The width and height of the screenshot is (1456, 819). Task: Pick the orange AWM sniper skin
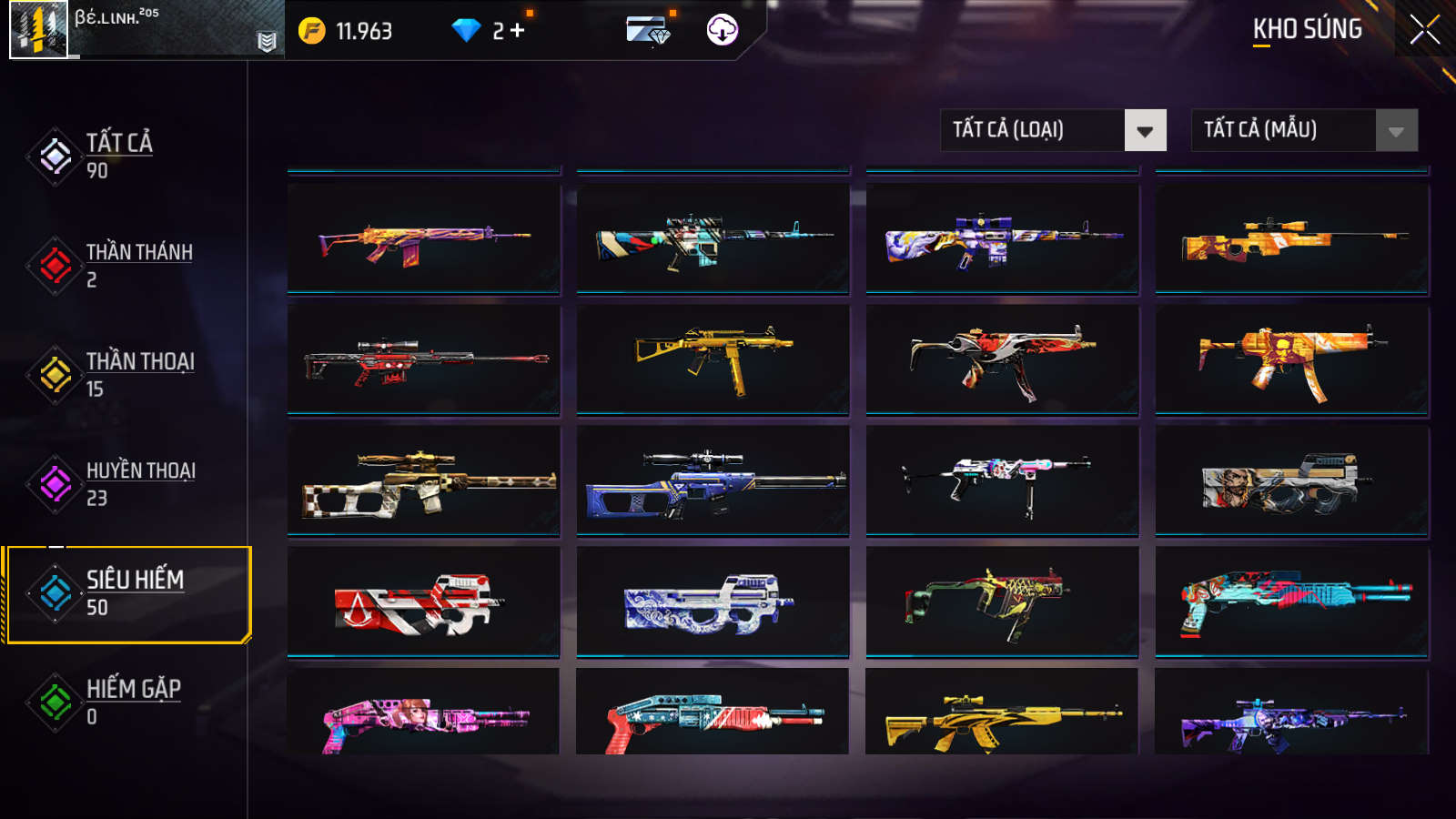[x=1291, y=238]
